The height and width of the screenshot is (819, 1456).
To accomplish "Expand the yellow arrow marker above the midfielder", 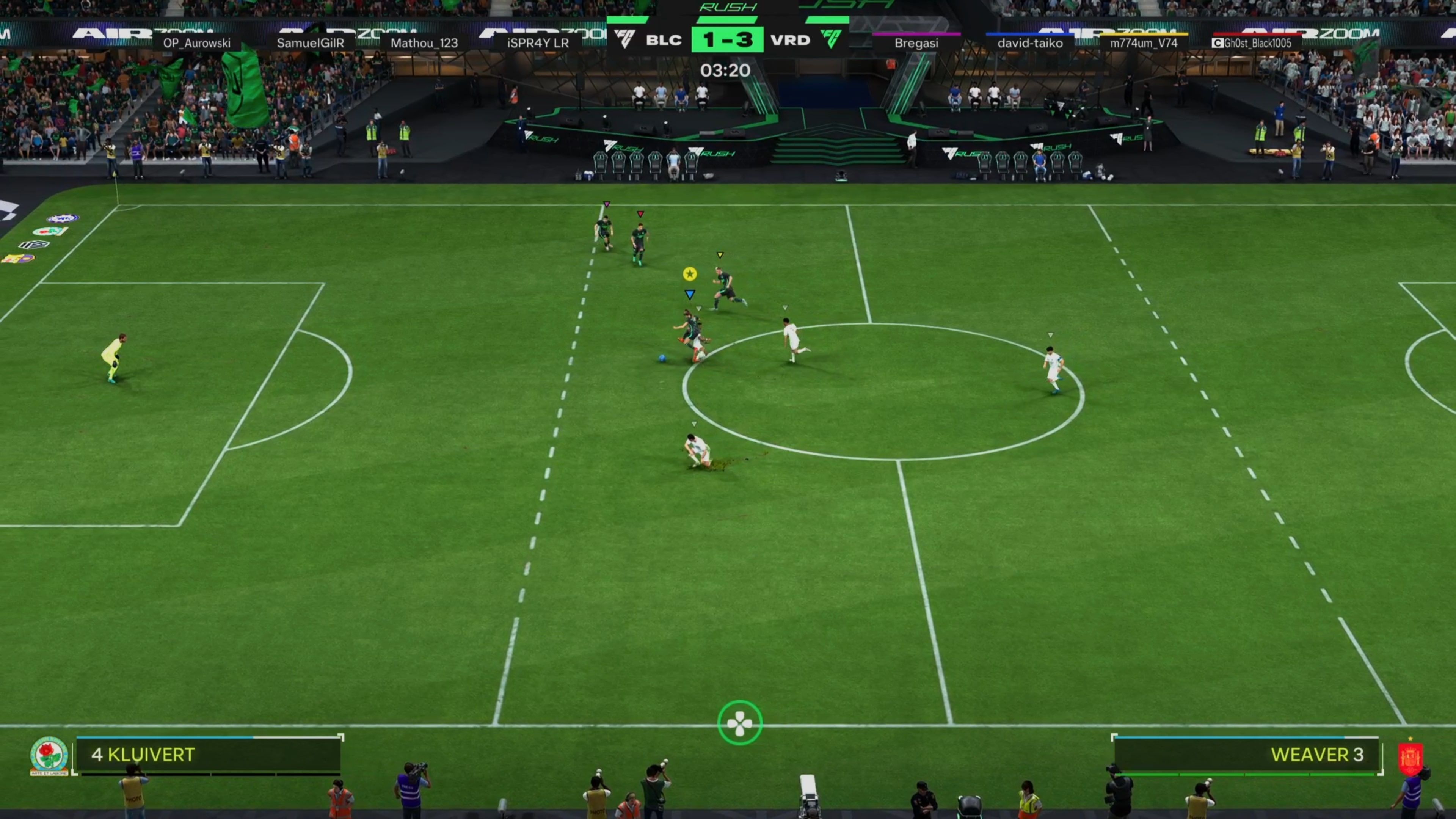I will tap(720, 255).
